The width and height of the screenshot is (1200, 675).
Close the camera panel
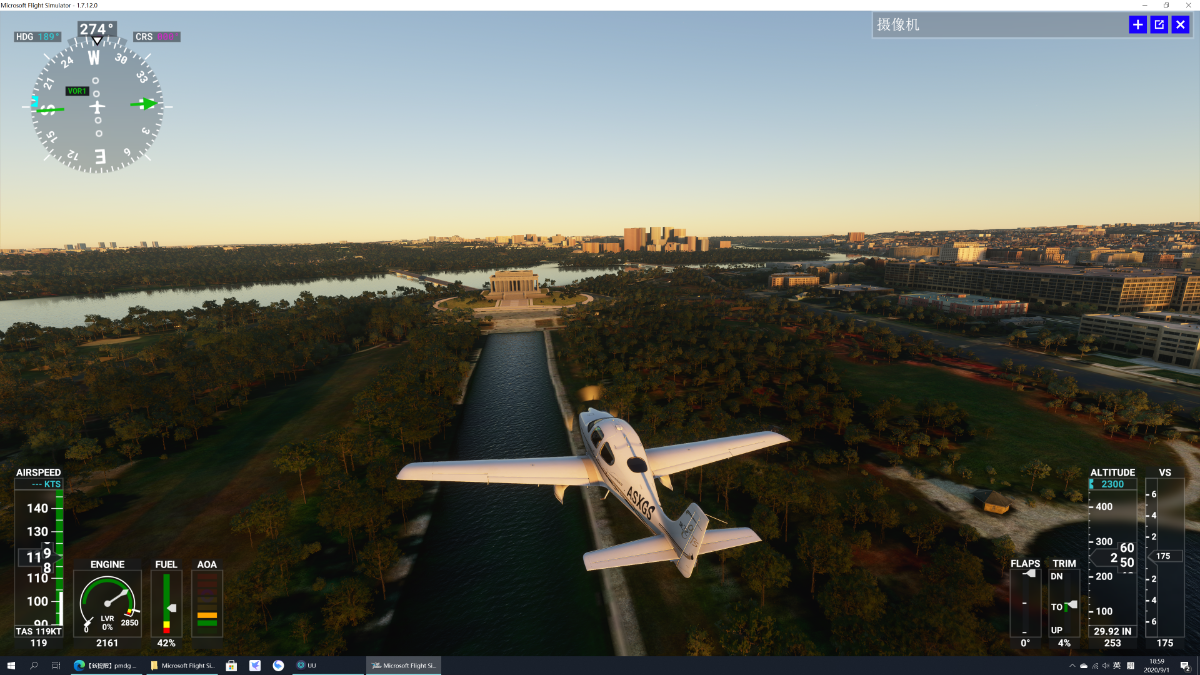point(1180,25)
